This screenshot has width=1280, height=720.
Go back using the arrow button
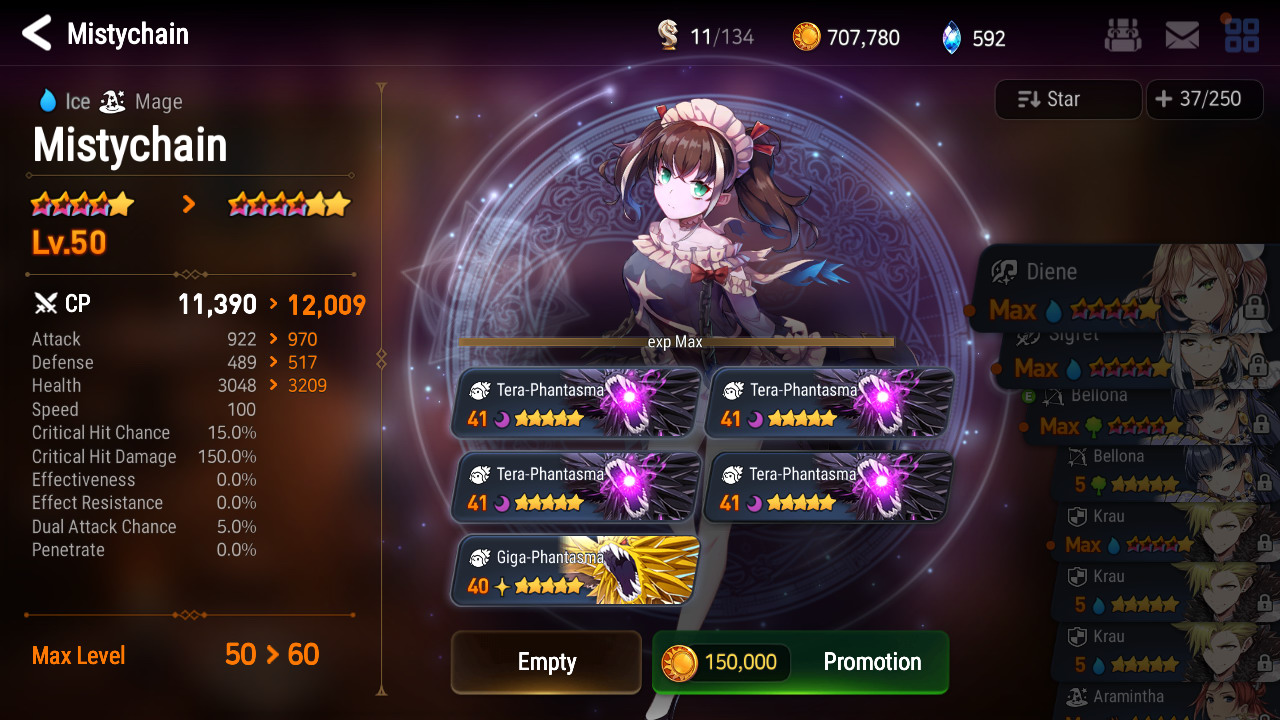(x=37, y=34)
